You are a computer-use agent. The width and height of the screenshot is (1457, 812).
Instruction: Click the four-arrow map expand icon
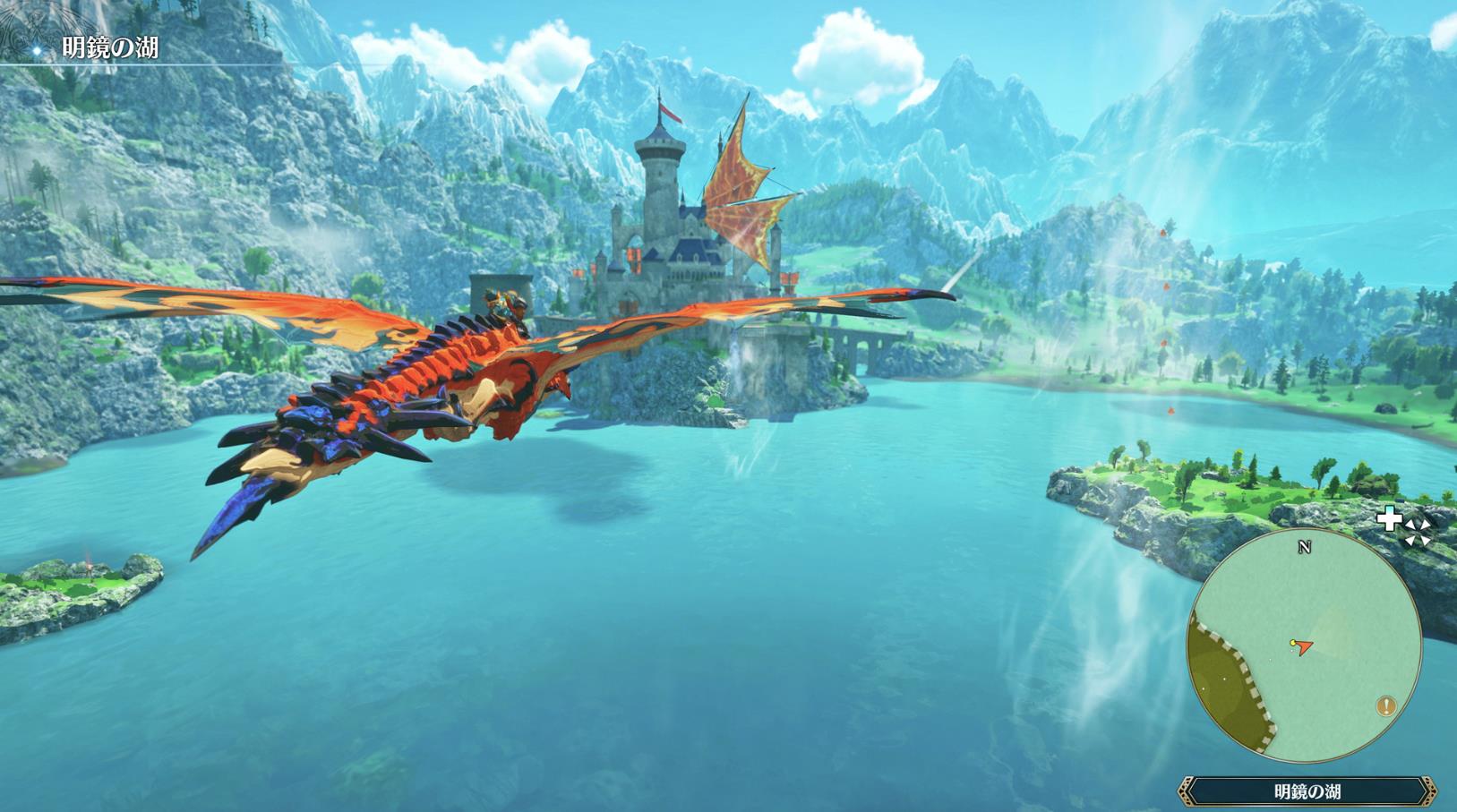(1417, 532)
